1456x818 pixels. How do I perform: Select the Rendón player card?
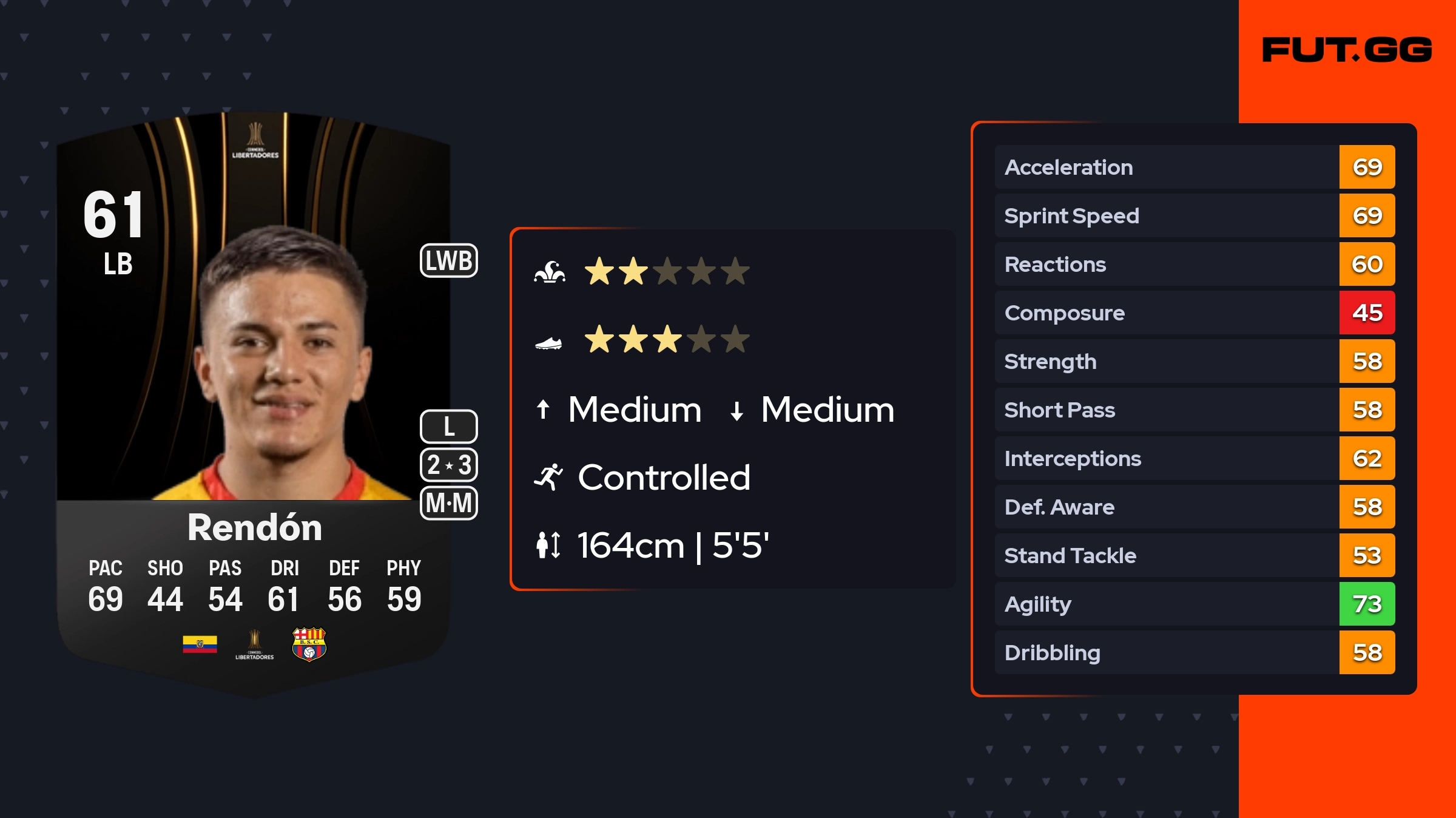(254, 401)
